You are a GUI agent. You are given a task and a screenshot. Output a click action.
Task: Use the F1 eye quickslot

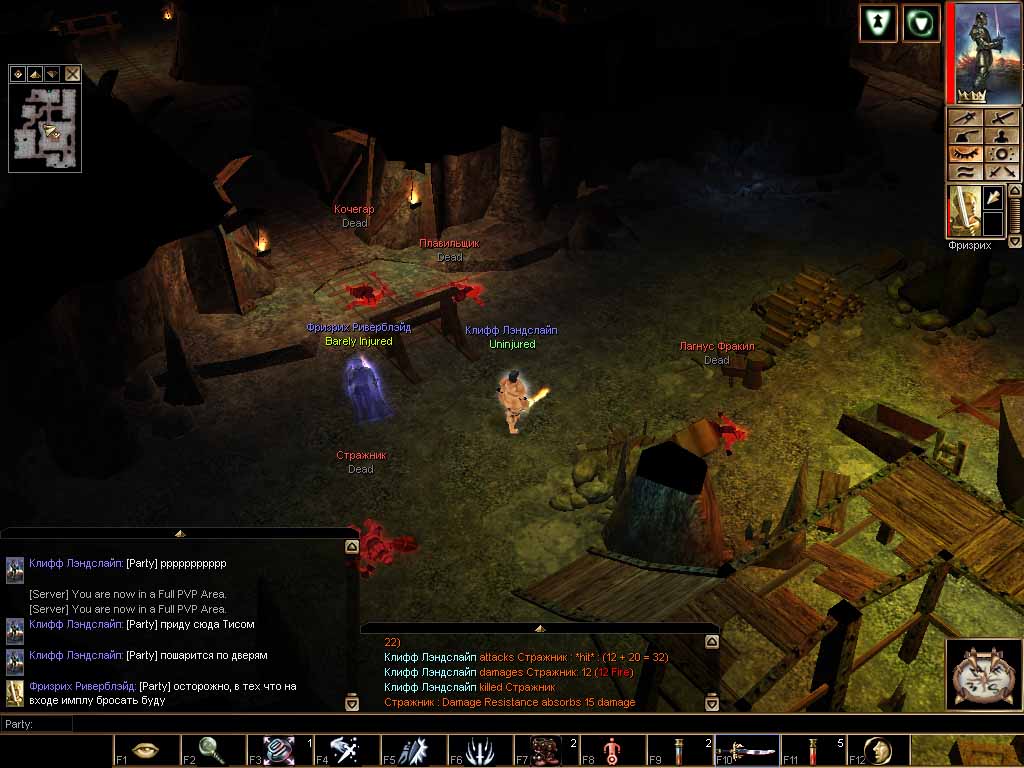point(146,750)
